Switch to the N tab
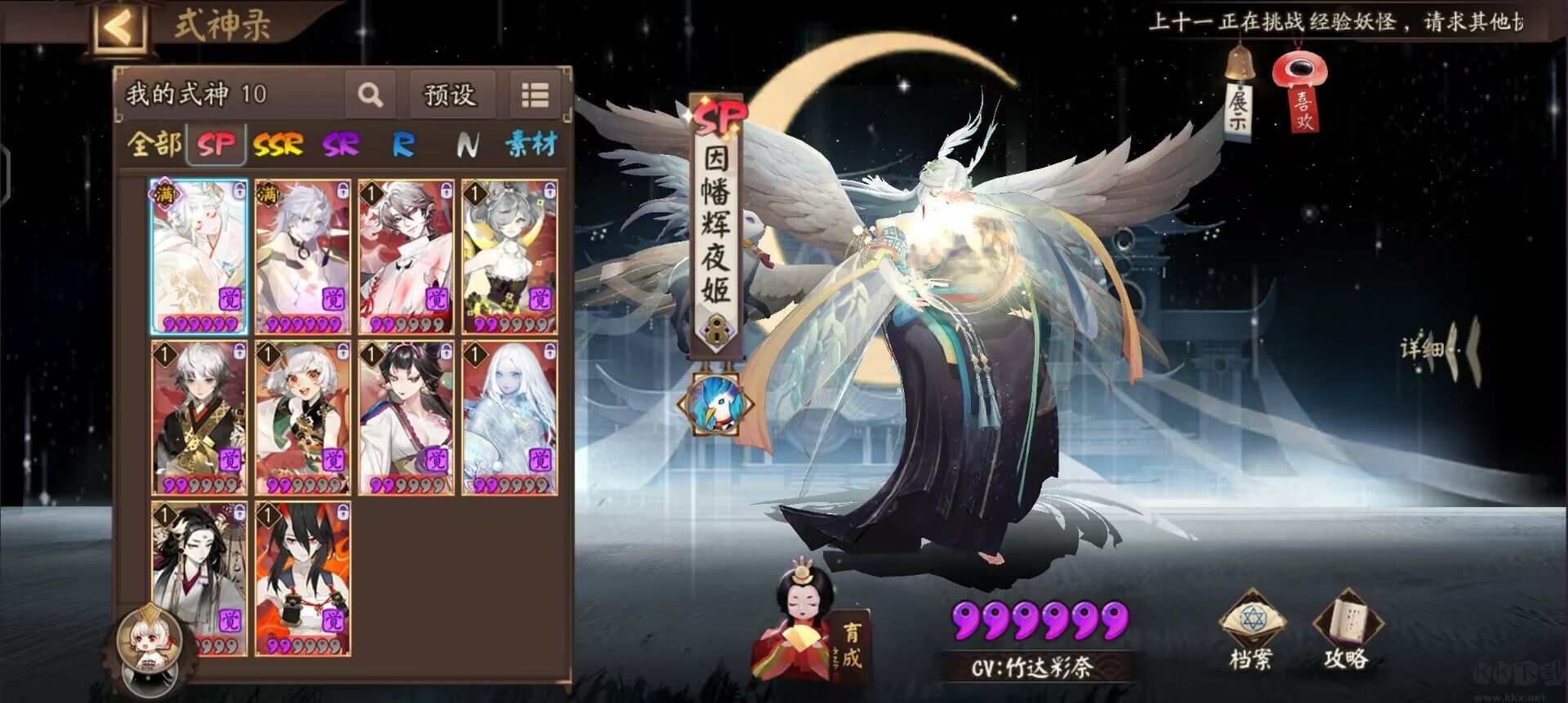 click(467, 145)
